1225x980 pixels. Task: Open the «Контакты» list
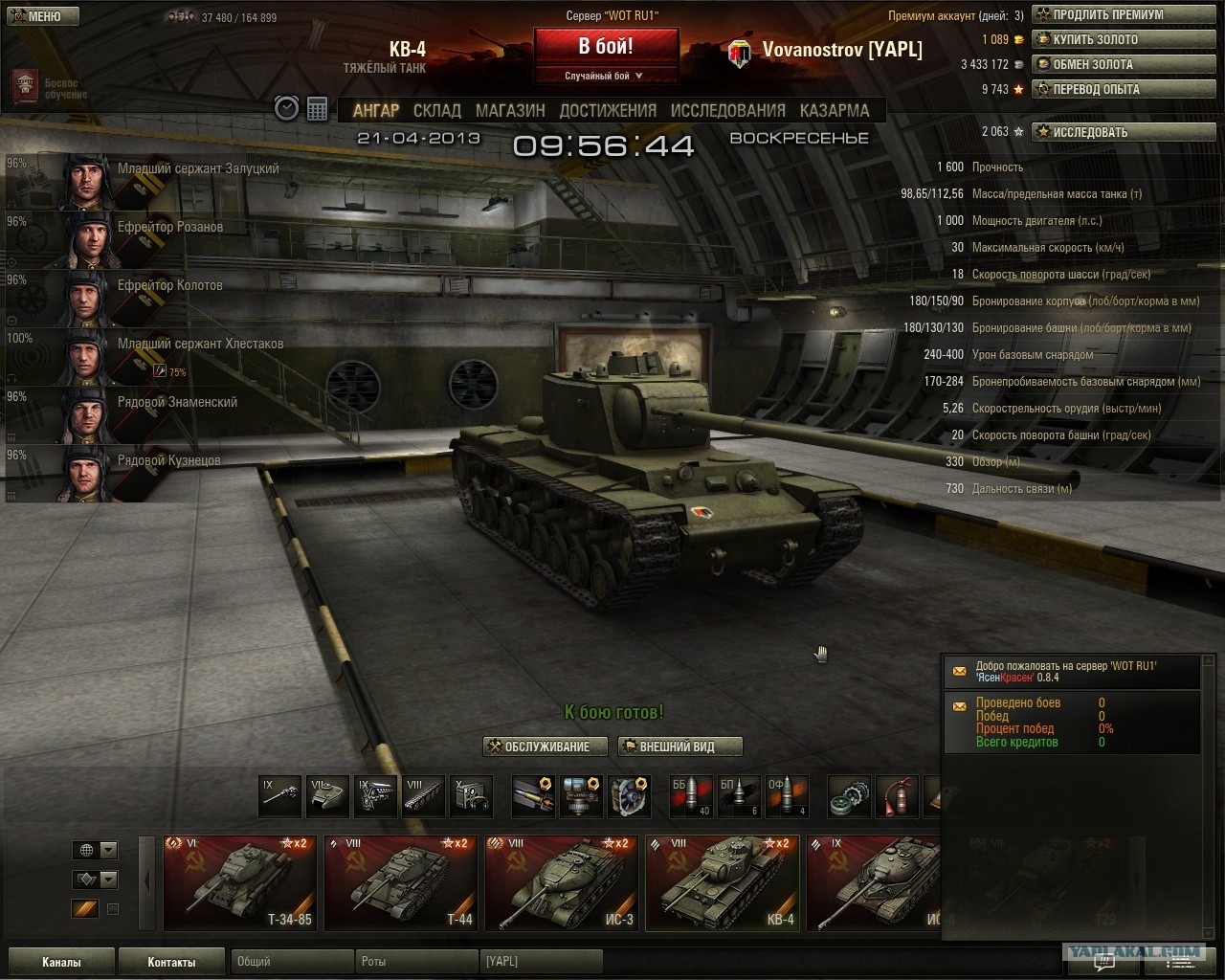(x=171, y=962)
